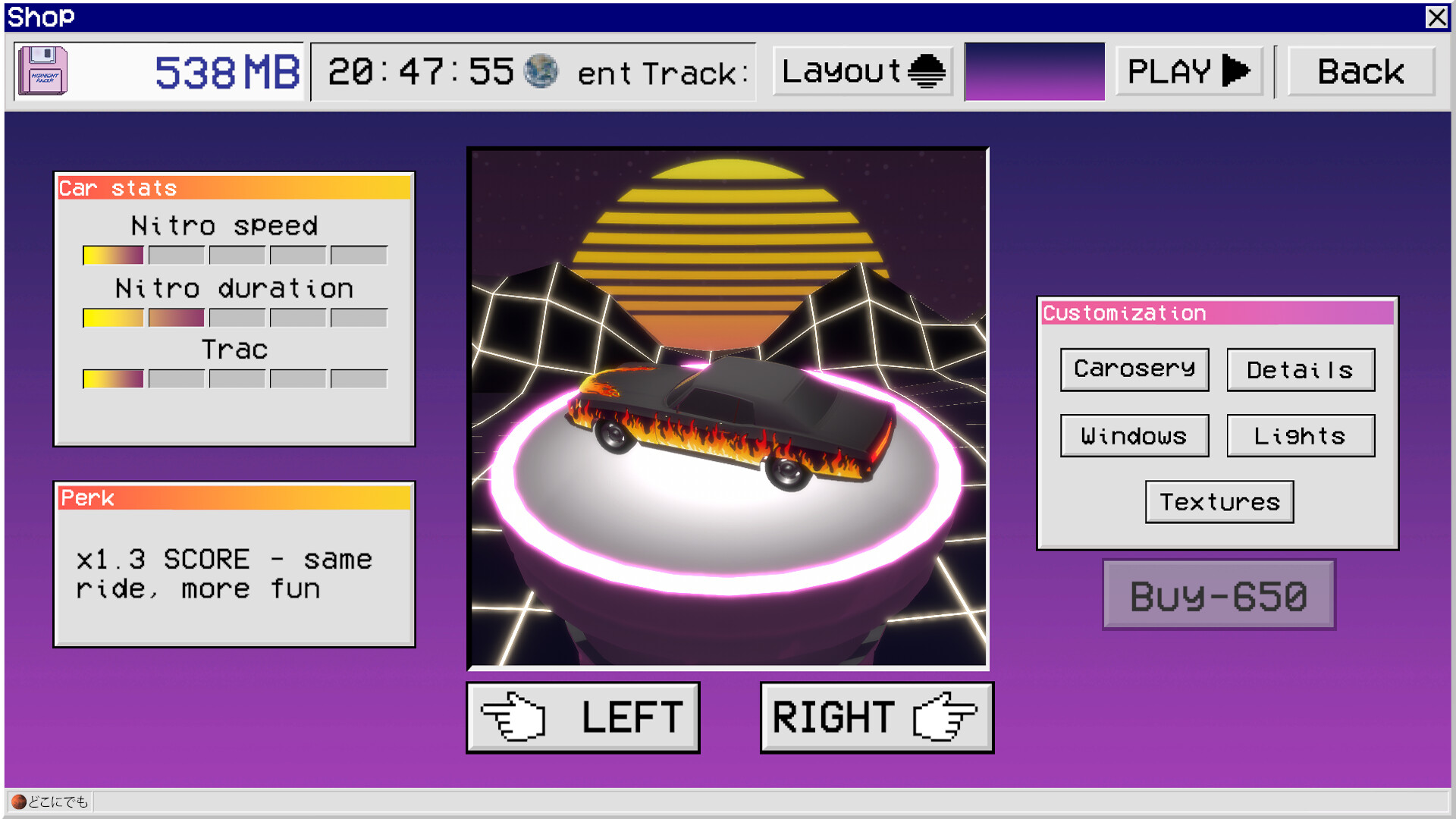Select Windows customization

(1134, 436)
